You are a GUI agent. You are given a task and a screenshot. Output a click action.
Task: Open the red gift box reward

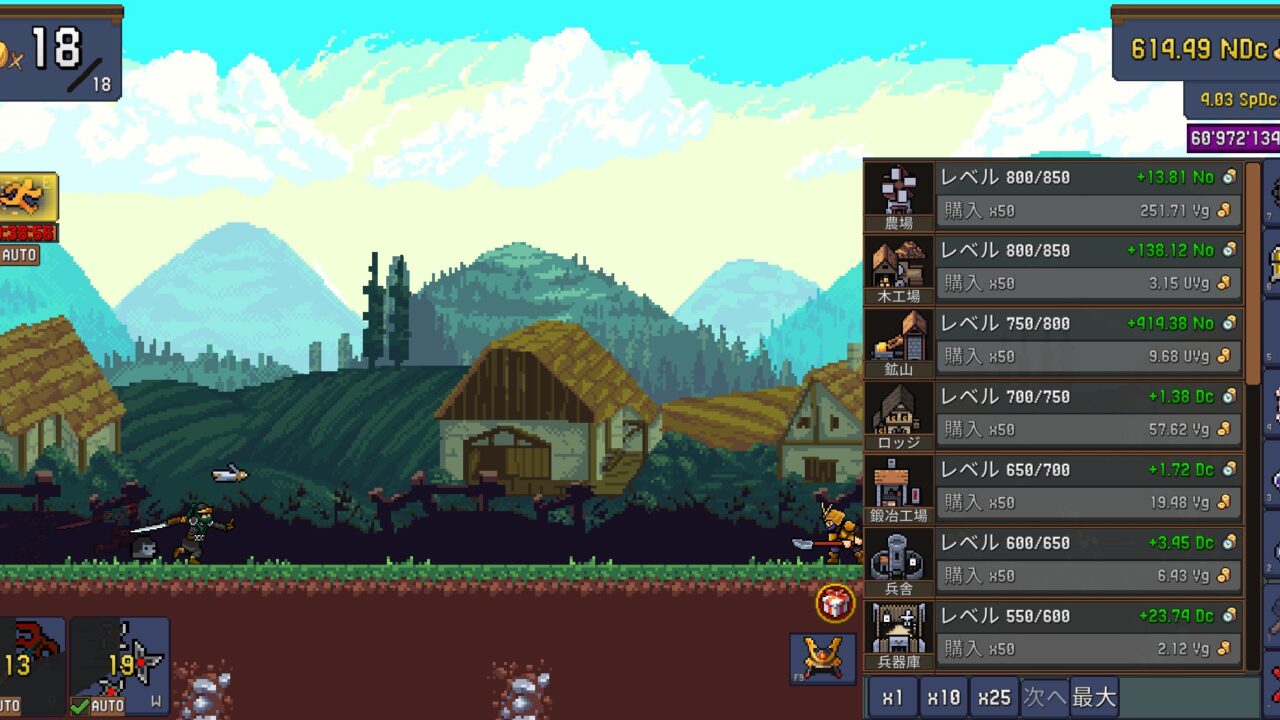[x=835, y=603]
